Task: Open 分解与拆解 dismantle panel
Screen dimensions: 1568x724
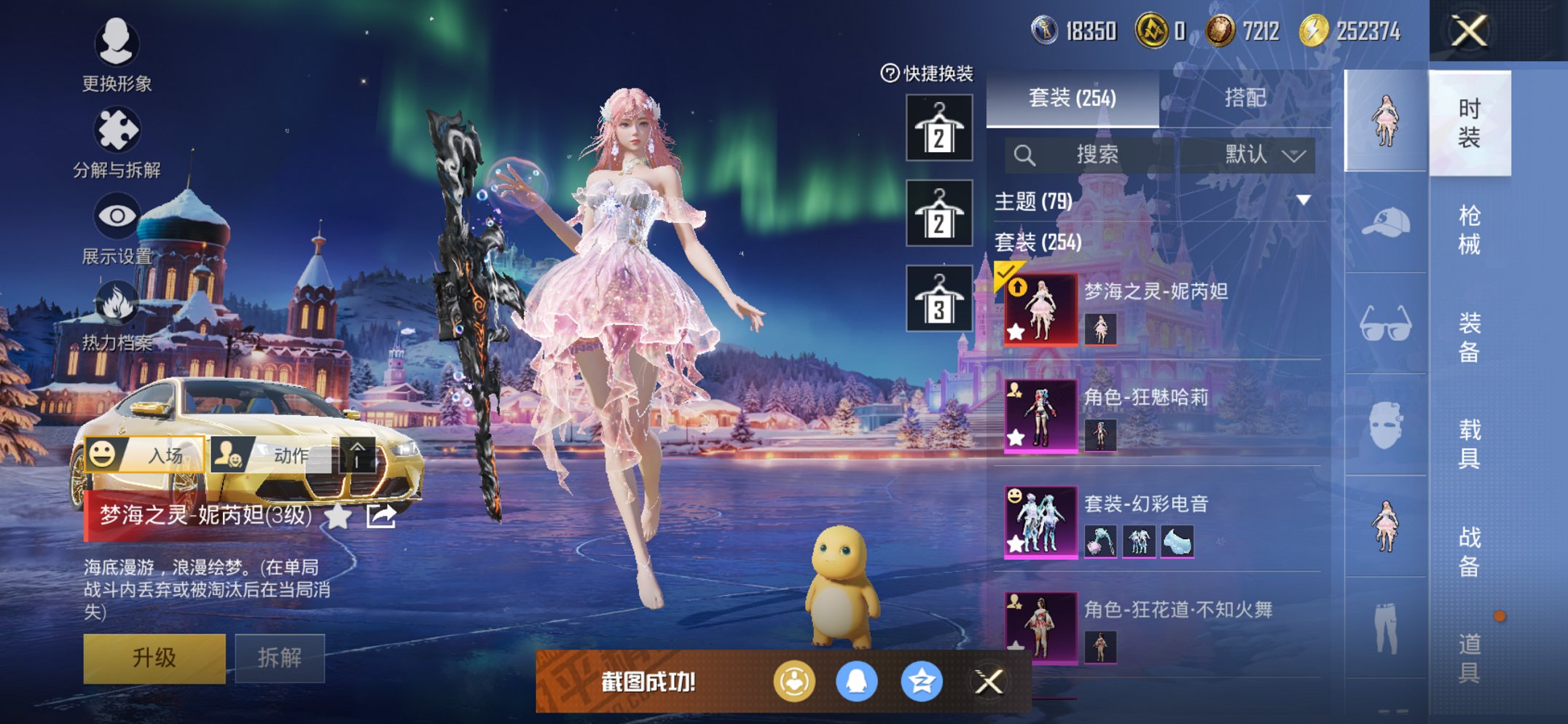Action: click(119, 131)
